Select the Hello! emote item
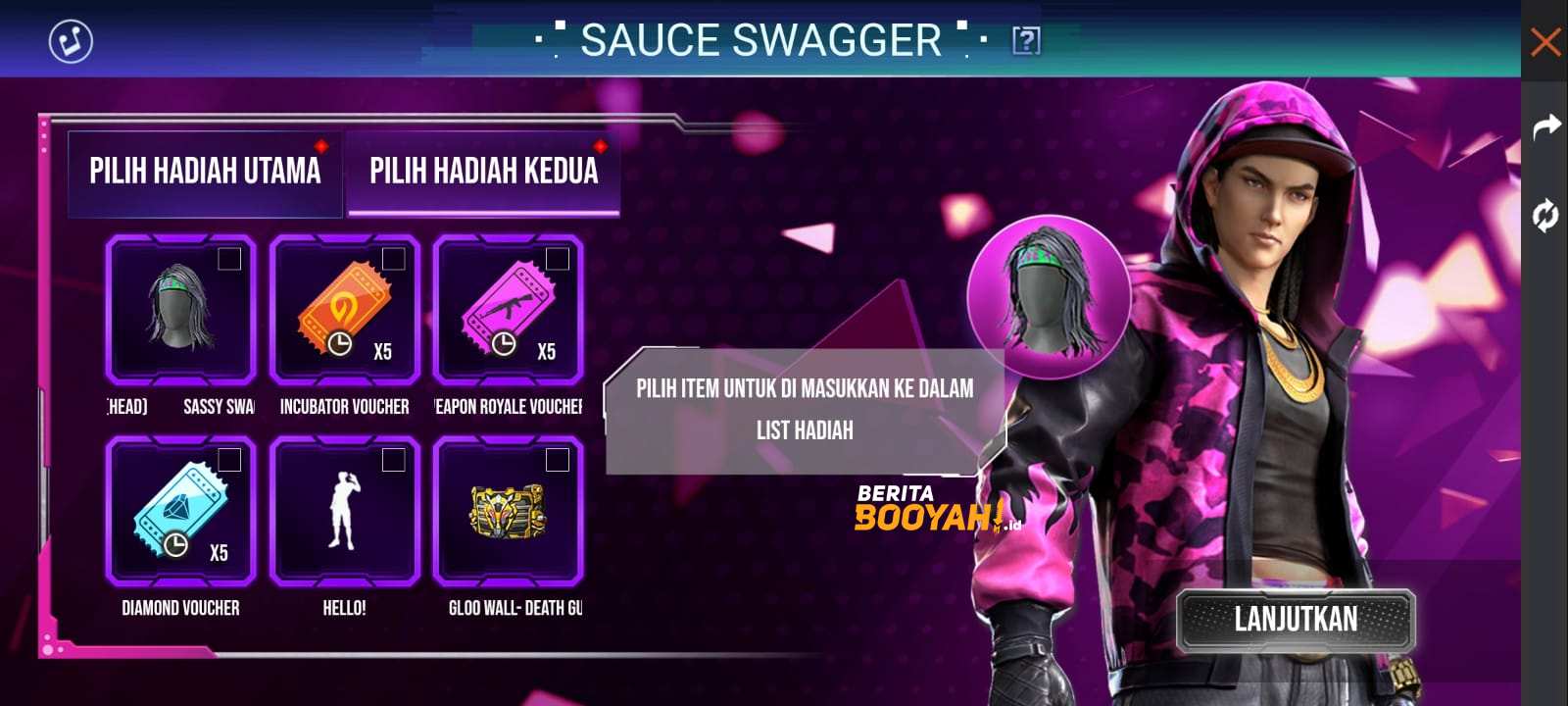The width and height of the screenshot is (1568, 706). pos(345,512)
